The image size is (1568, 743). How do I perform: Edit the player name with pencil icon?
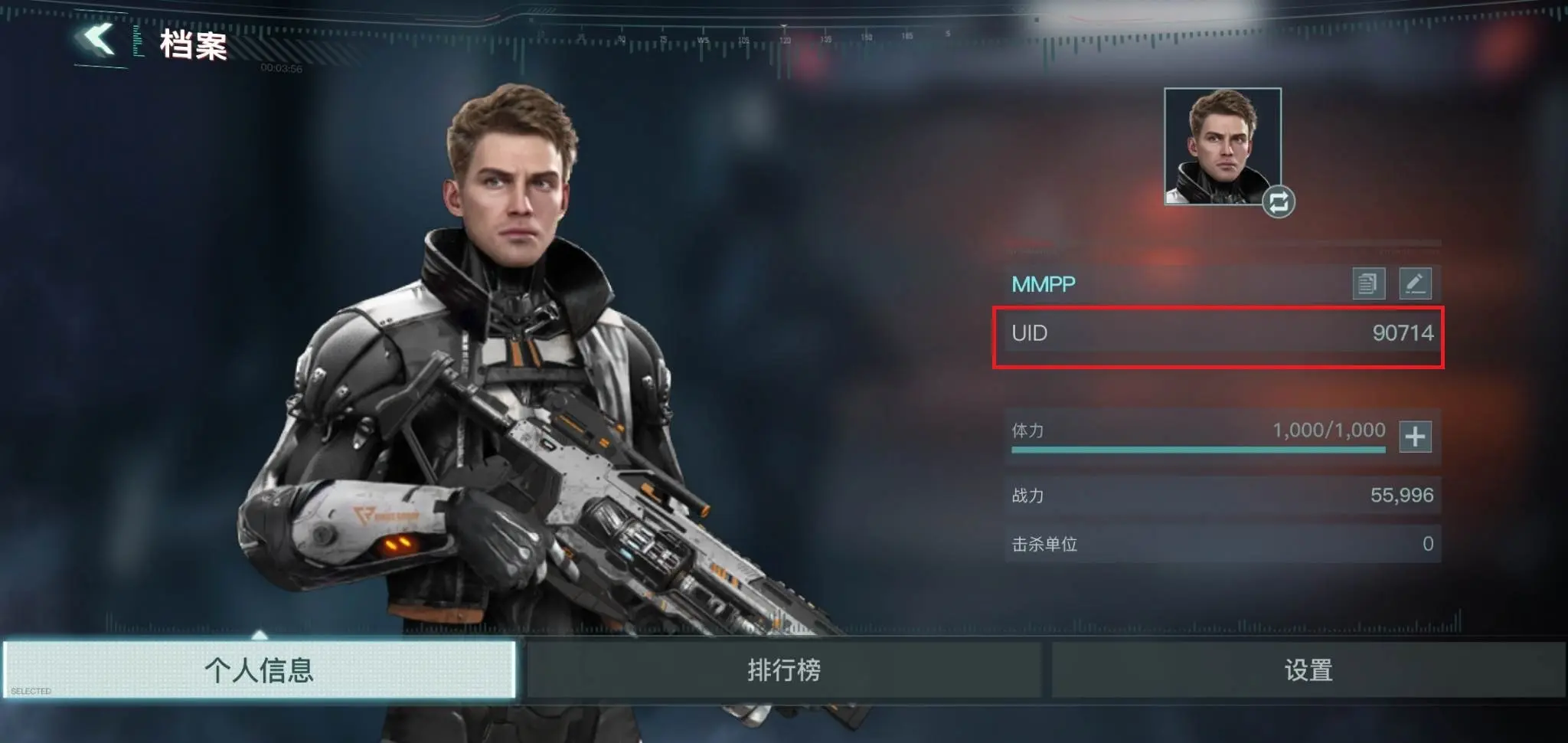tap(1415, 283)
